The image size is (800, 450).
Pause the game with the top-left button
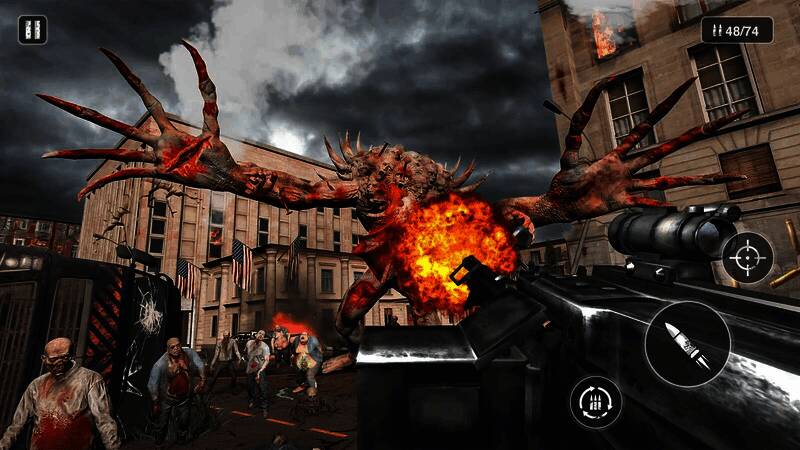click(33, 30)
